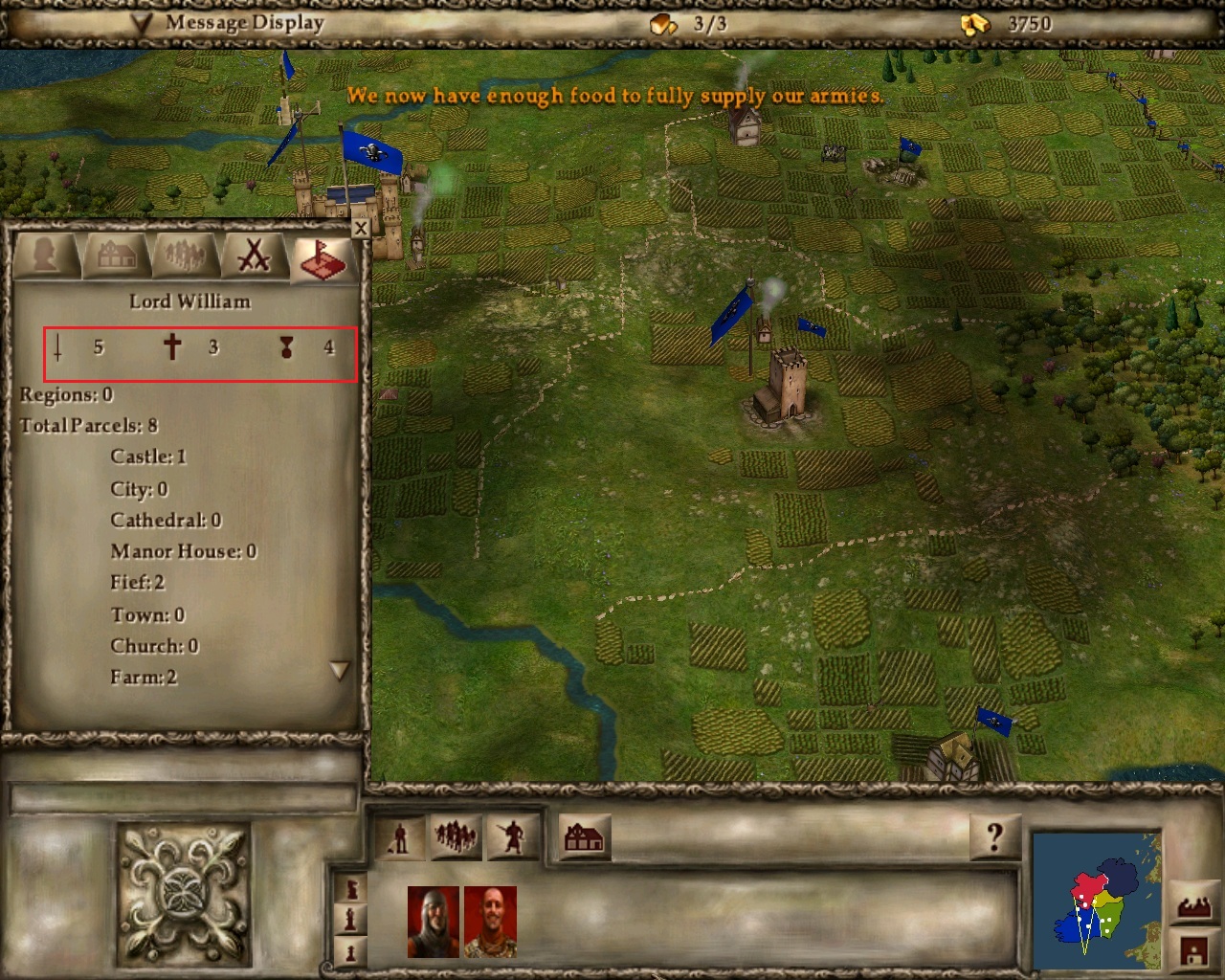Open the Message Display dropdown arrow

141,23
